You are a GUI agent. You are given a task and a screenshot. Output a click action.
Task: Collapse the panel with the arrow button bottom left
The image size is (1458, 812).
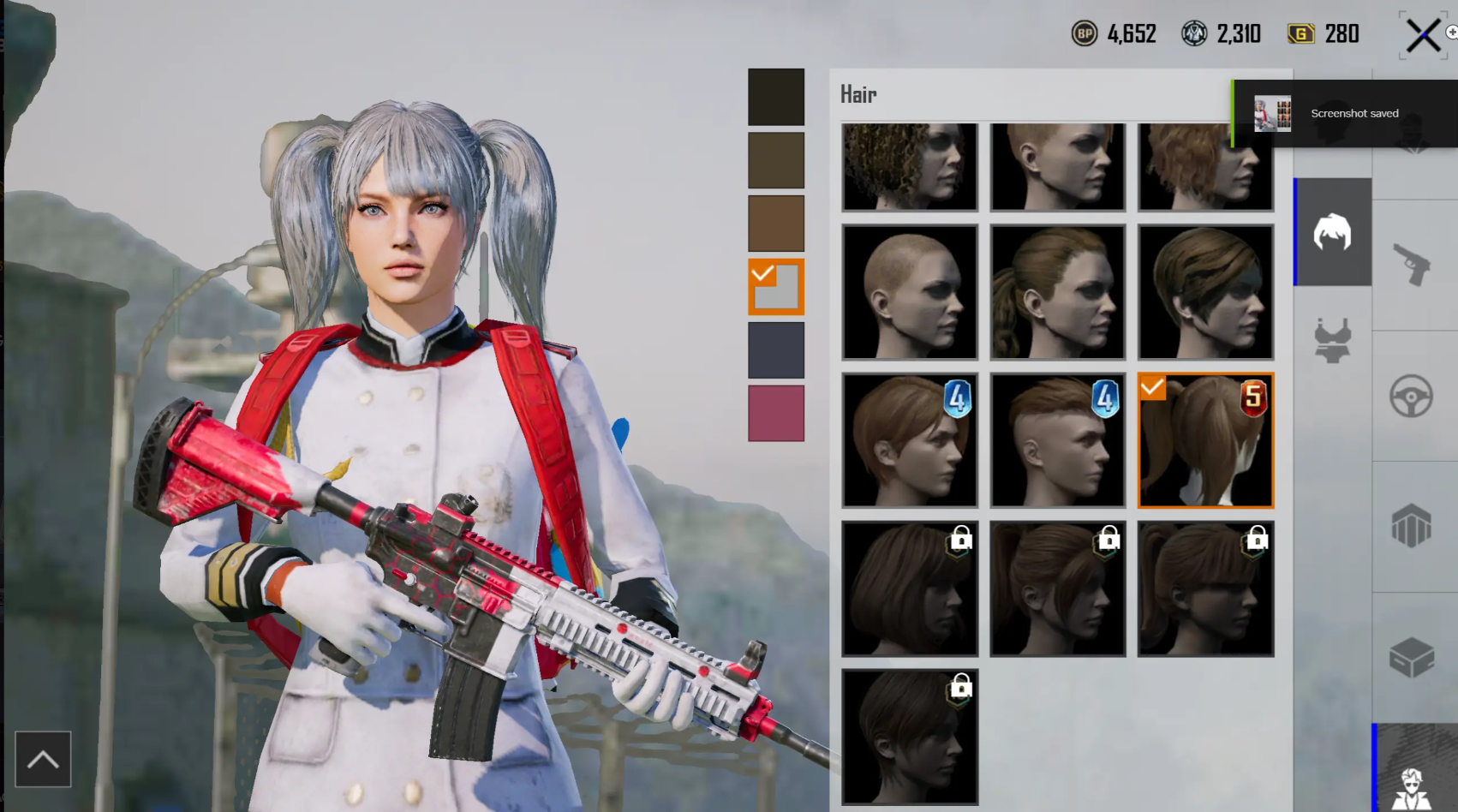point(43,757)
